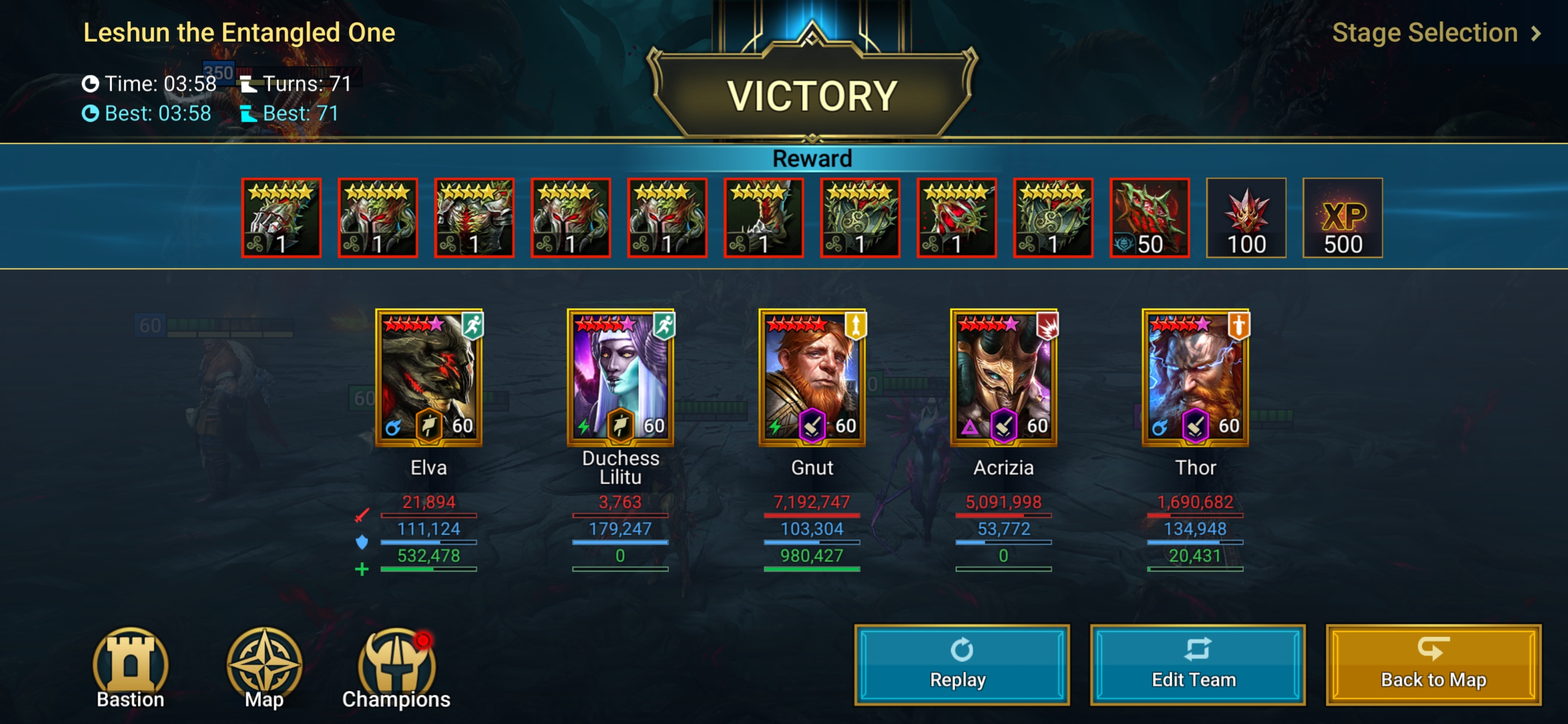Replay the Leshun battle
This screenshot has height=724, width=1568.
(961, 664)
